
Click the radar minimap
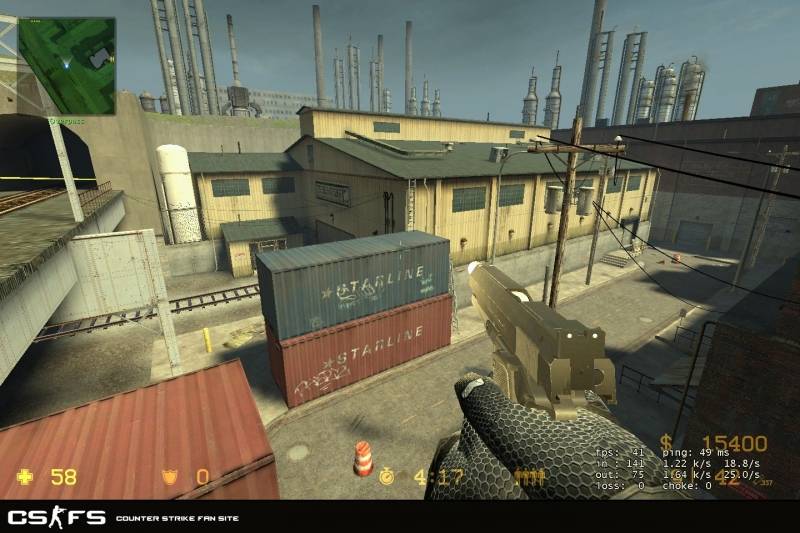[67, 65]
